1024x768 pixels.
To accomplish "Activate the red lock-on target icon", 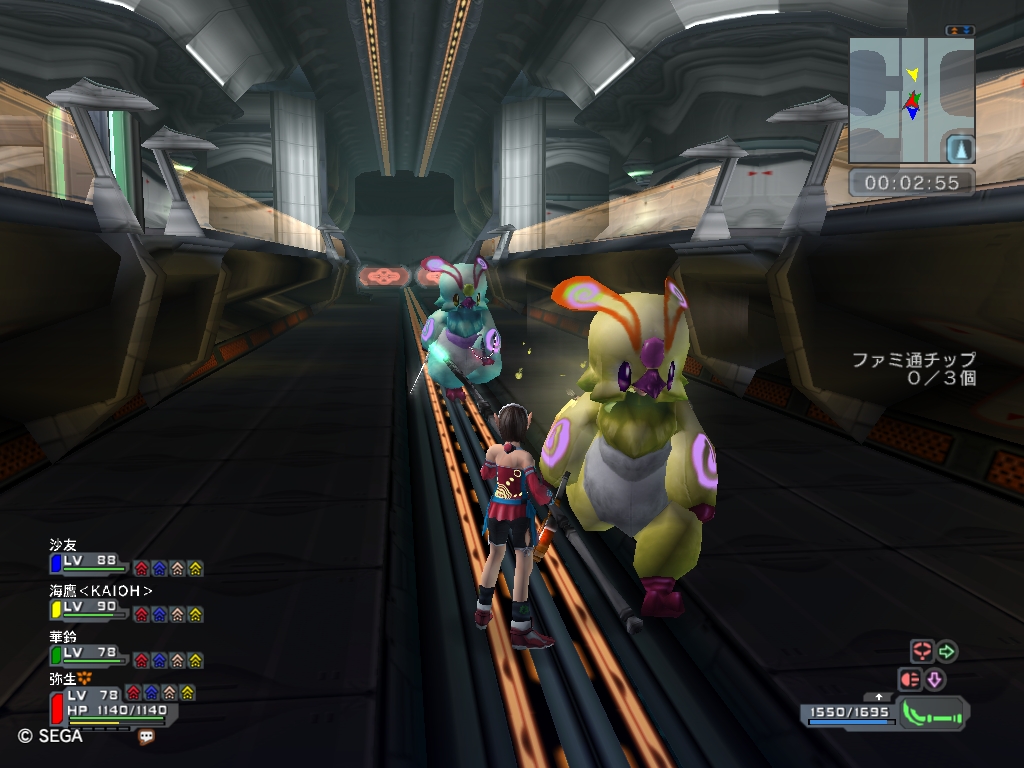I will click(x=921, y=652).
